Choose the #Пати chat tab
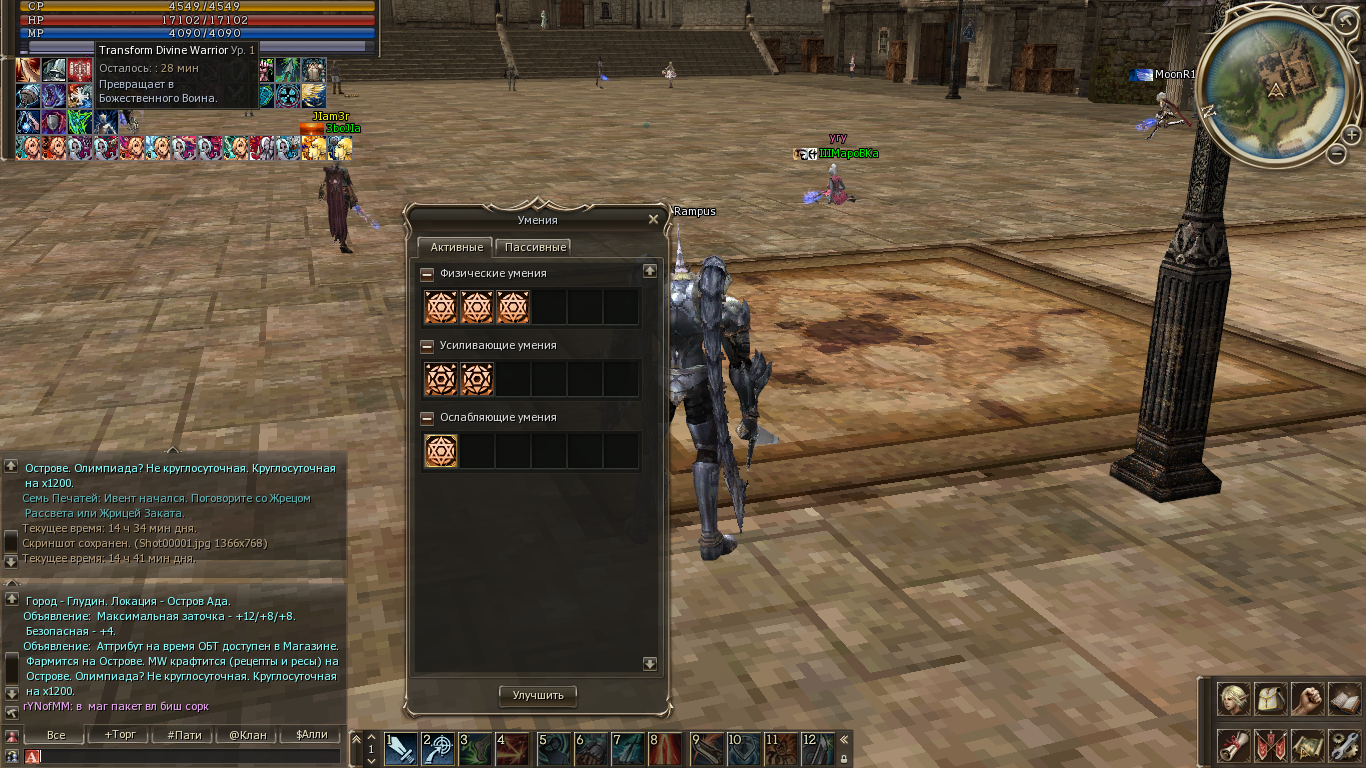Image resolution: width=1366 pixels, height=768 pixels. [x=184, y=735]
